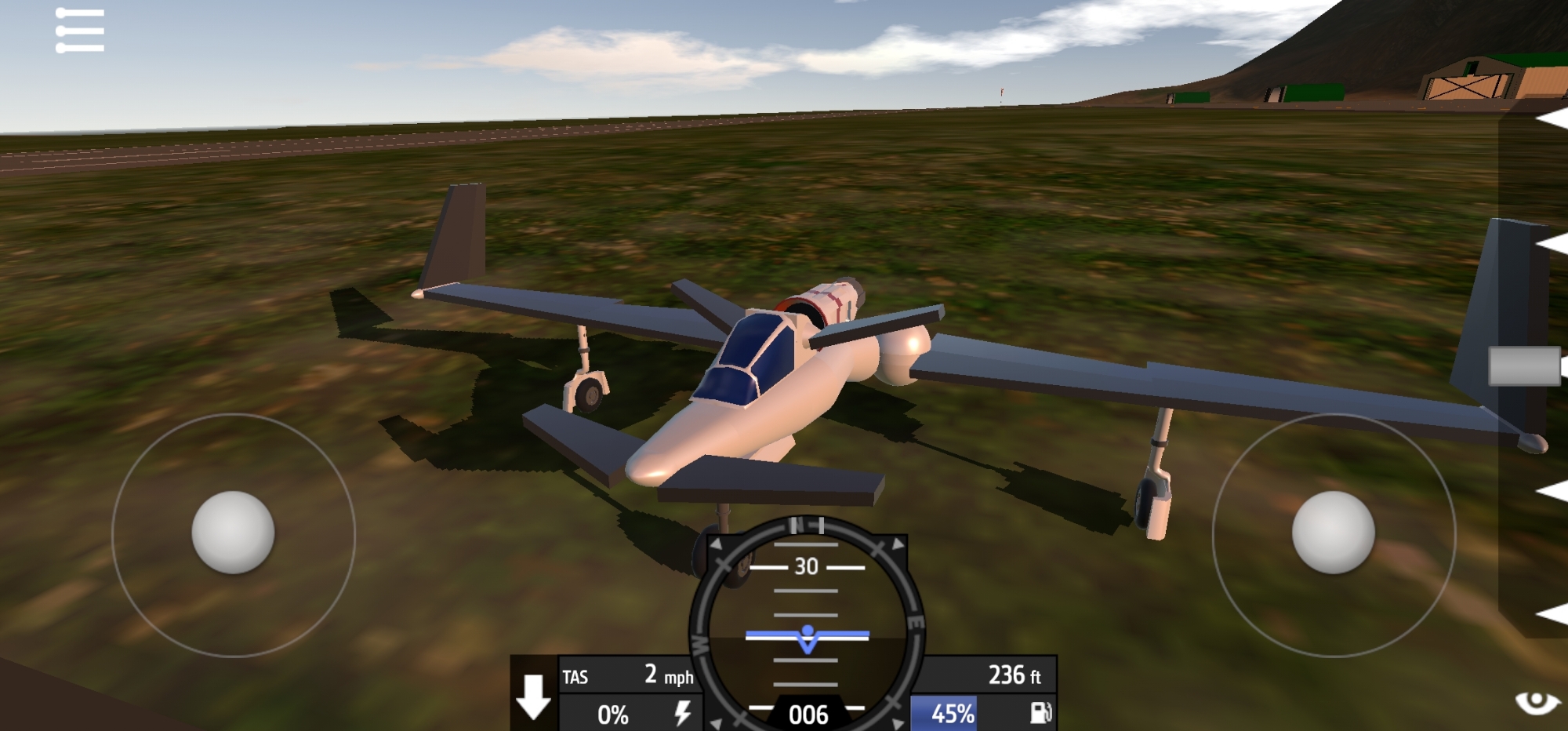Open the hamburger menu with three lines

[80, 31]
